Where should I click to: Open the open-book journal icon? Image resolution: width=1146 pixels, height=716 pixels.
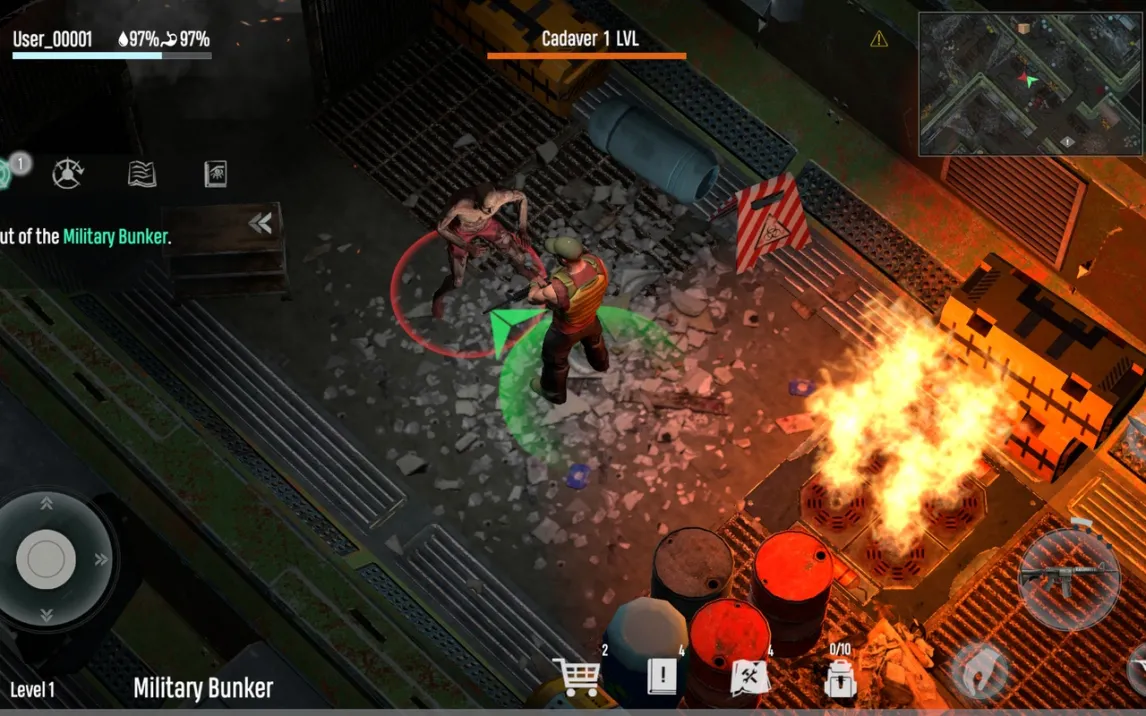click(x=142, y=174)
